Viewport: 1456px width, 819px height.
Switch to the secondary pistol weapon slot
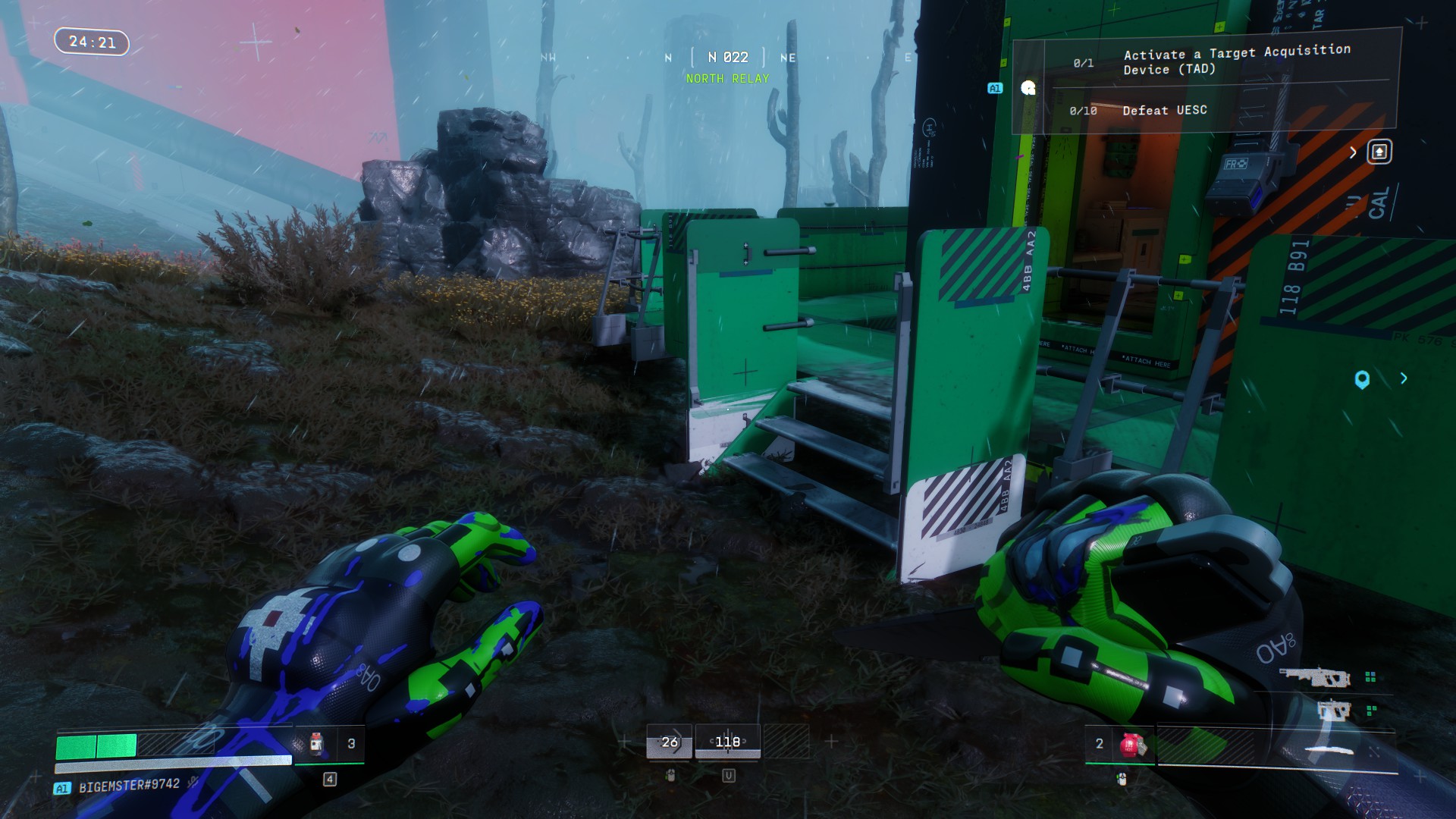click(x=1333, y=711)
